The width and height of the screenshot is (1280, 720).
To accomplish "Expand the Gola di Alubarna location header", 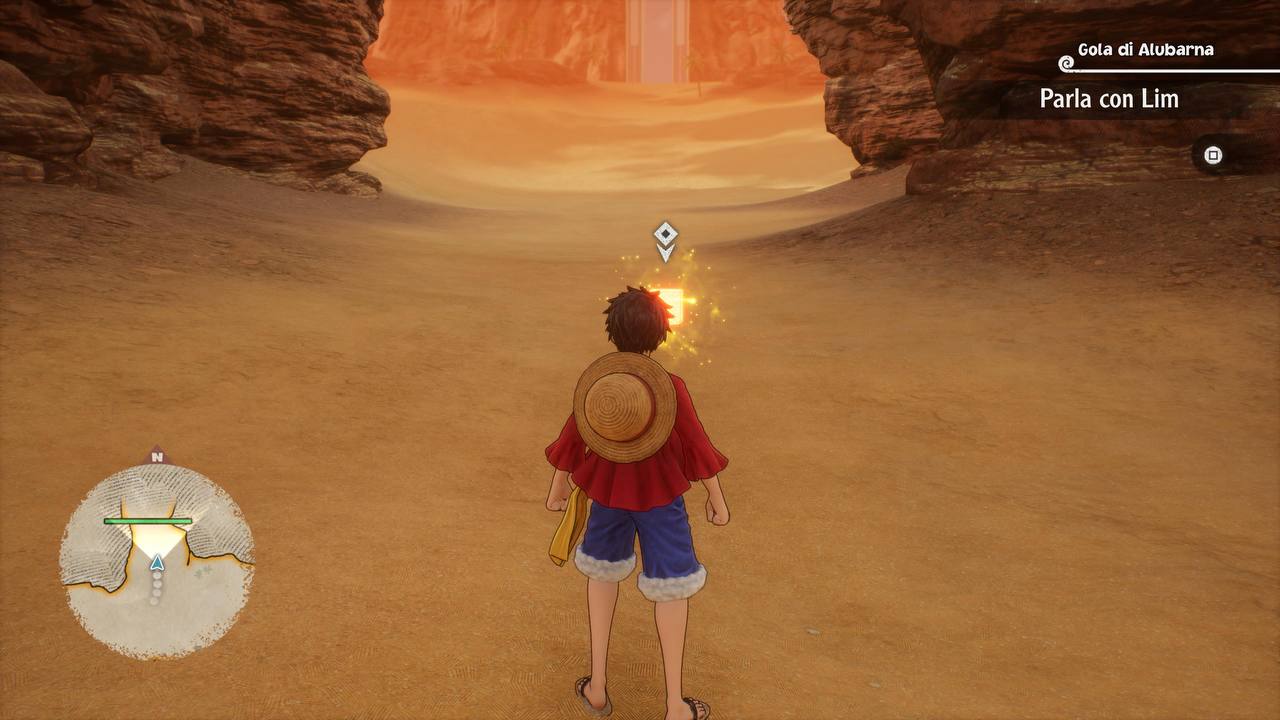I will pyautogui.click(x=1145, y=47).
